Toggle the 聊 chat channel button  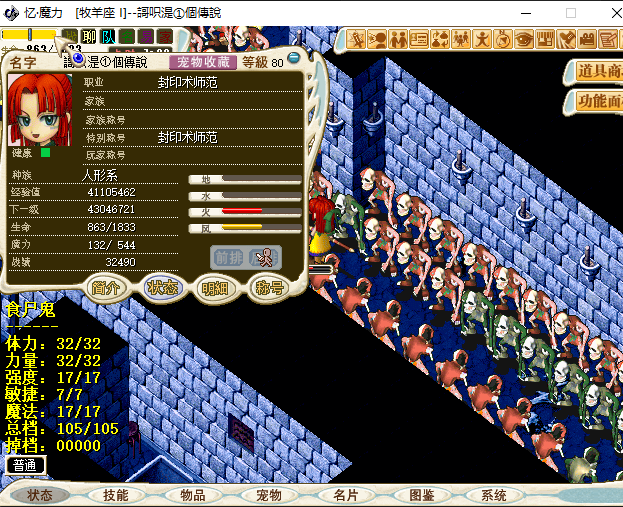click(89, 37)
